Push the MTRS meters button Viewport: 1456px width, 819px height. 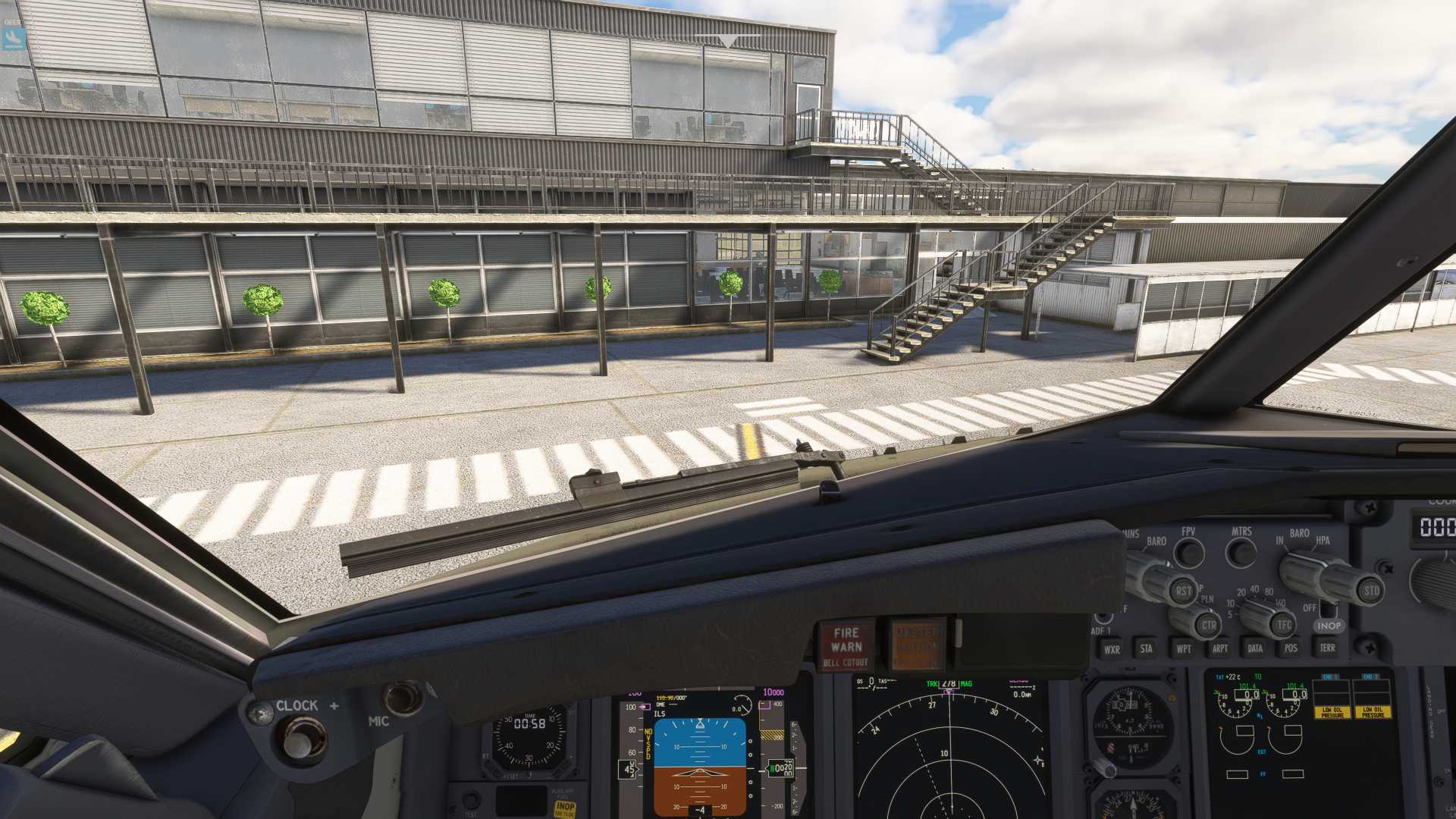[x=1241, y=553]
